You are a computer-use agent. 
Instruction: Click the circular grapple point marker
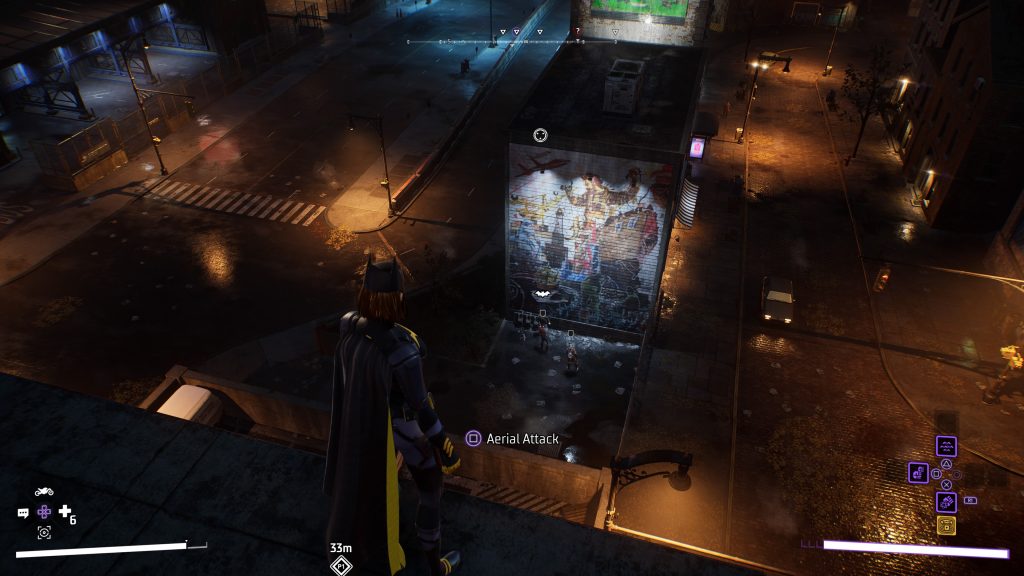(541, 134)
